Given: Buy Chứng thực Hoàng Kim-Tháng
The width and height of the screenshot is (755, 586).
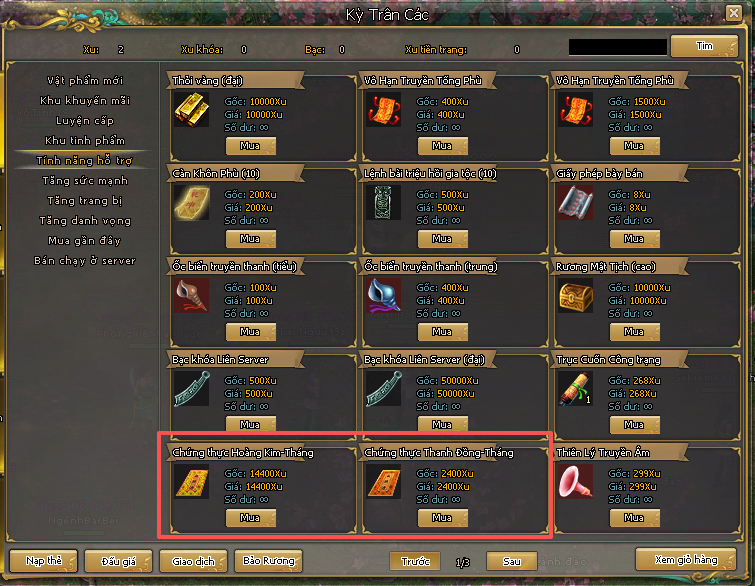Looking at the screenshot, I should [250, 518].
